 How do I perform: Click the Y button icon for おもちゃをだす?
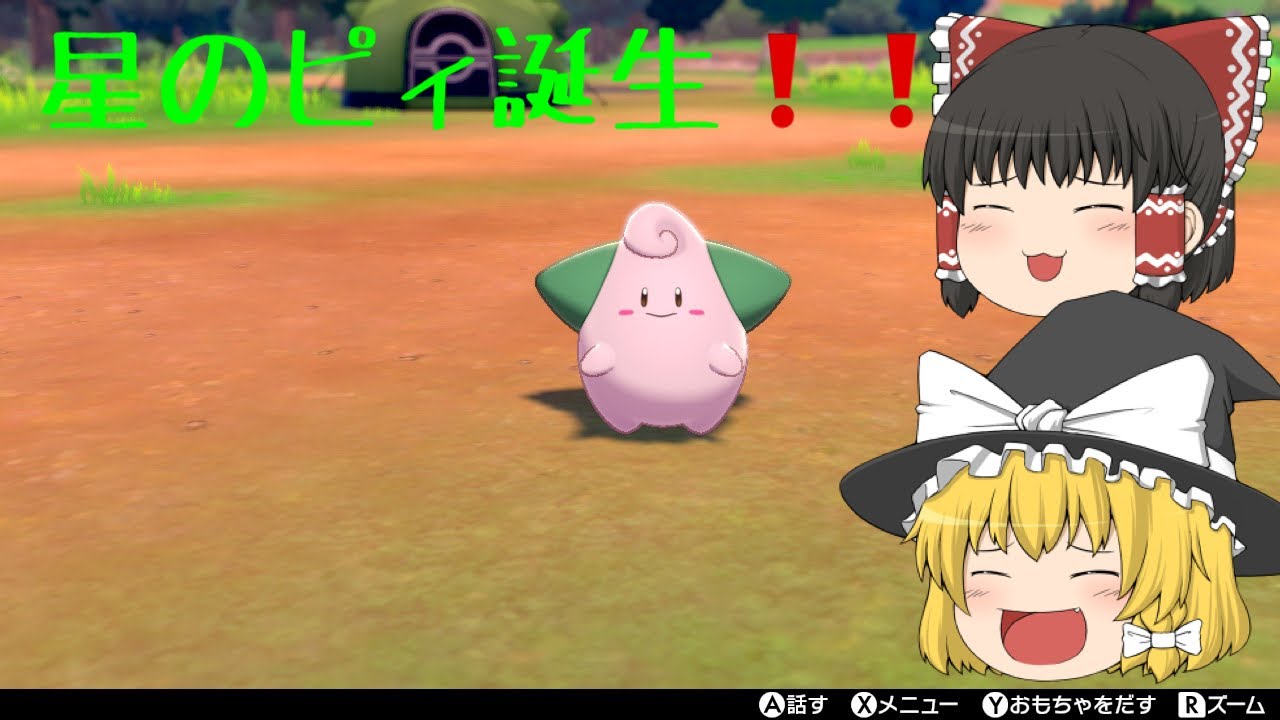(994, 705)
